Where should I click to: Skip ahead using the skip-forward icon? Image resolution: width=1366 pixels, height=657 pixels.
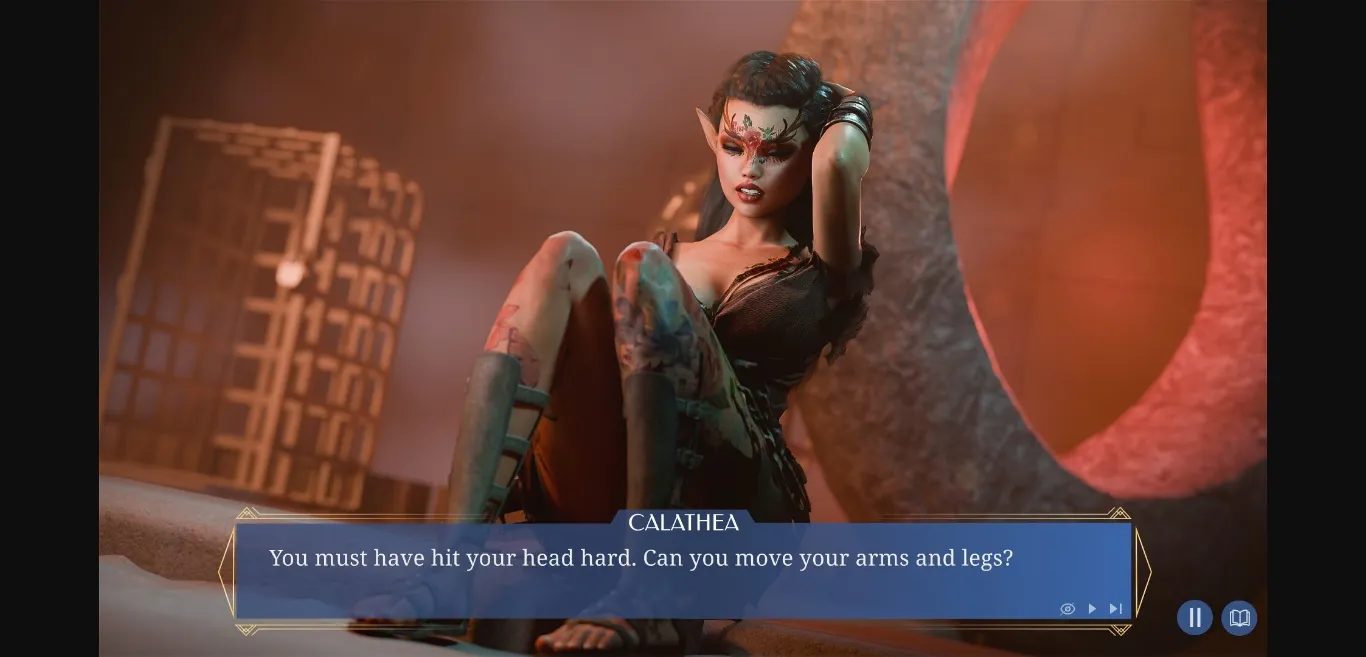click(x=1116, y=609)
